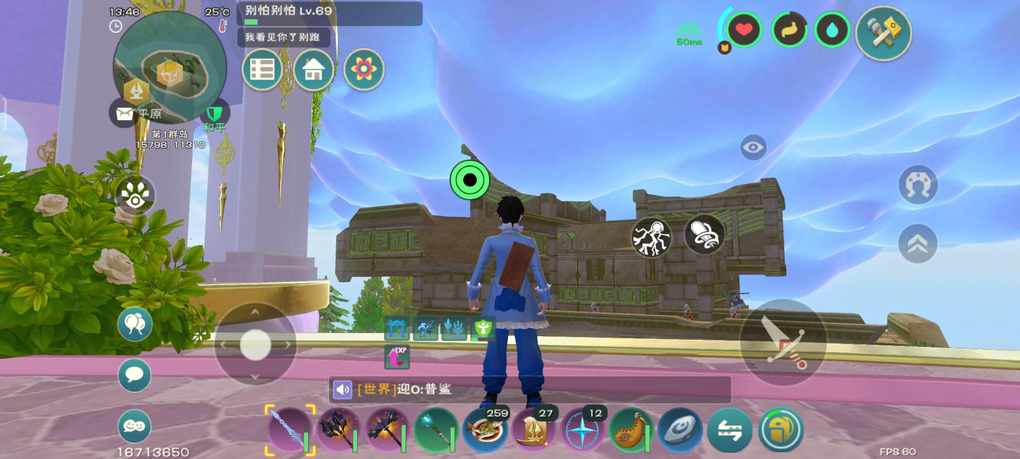Open the mail envelope icon
This screenshot has width=1020, height=459.
124,115
